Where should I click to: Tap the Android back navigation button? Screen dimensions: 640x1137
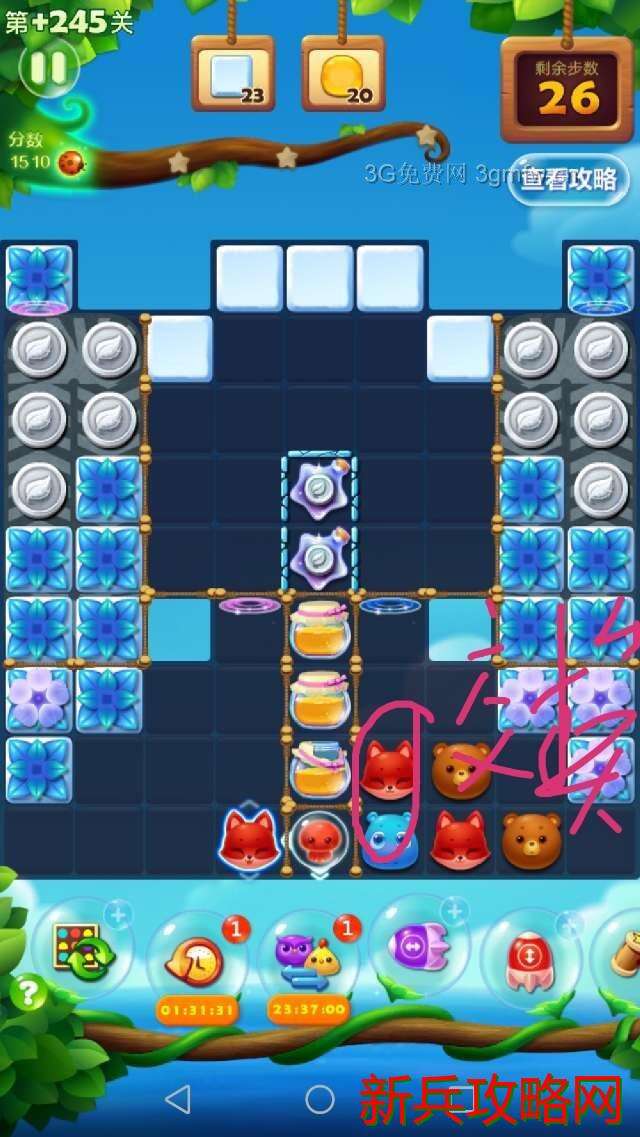click(177, 1099)
